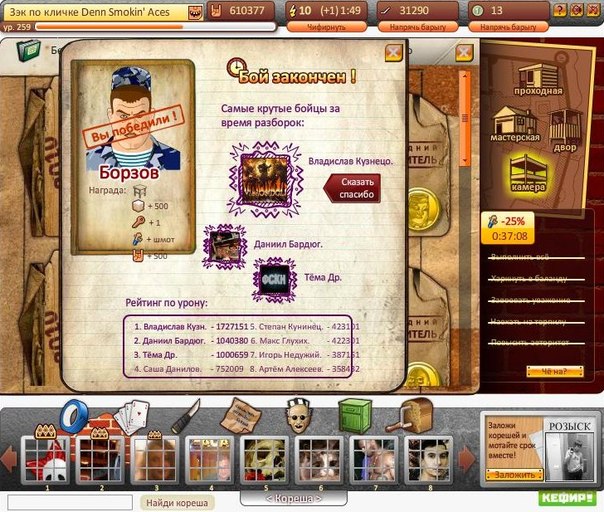Close the background window behind the popup
The image size is (604, 512).
[x=464, y=52]
